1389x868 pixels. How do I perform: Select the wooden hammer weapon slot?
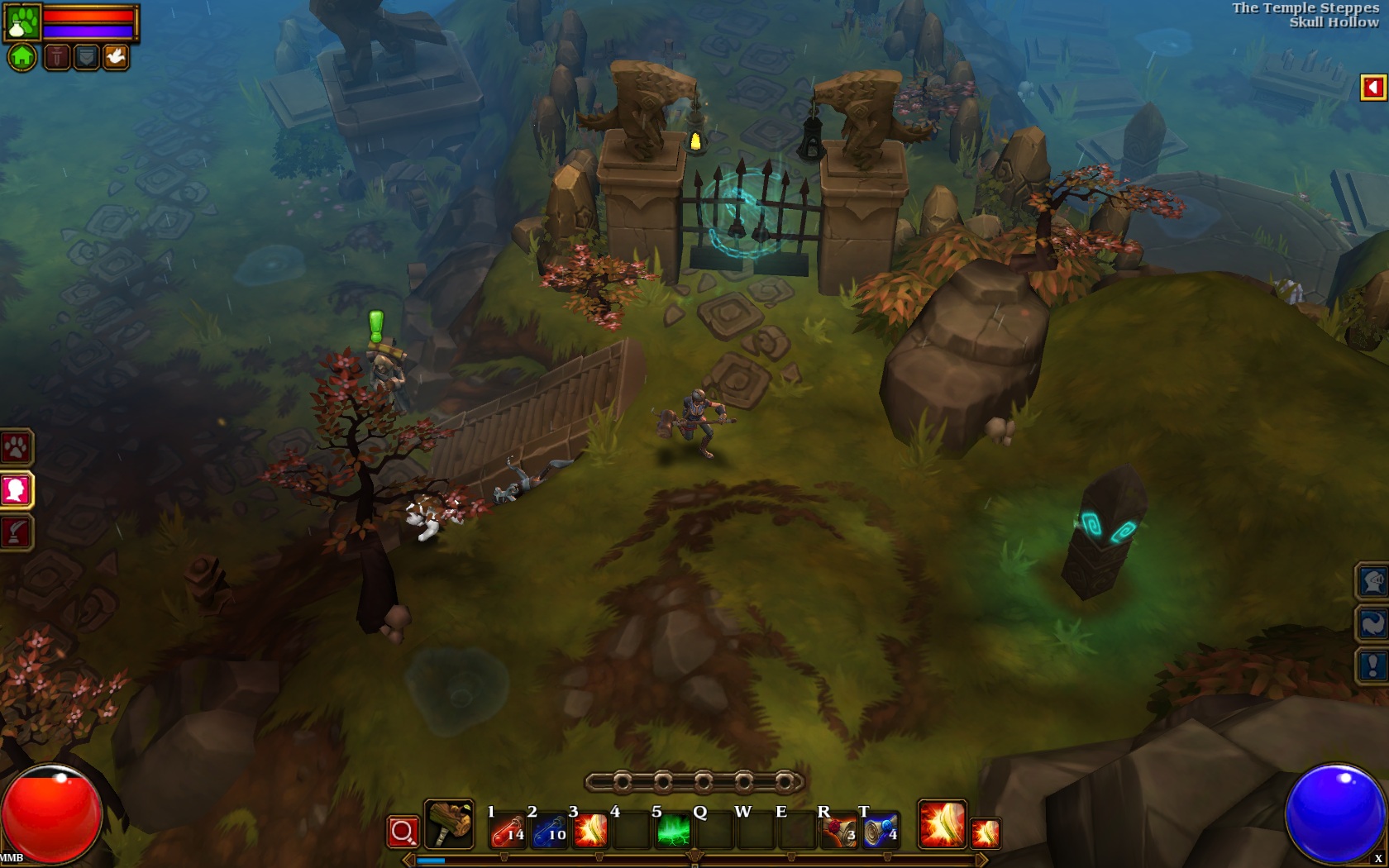pos(449,824)
